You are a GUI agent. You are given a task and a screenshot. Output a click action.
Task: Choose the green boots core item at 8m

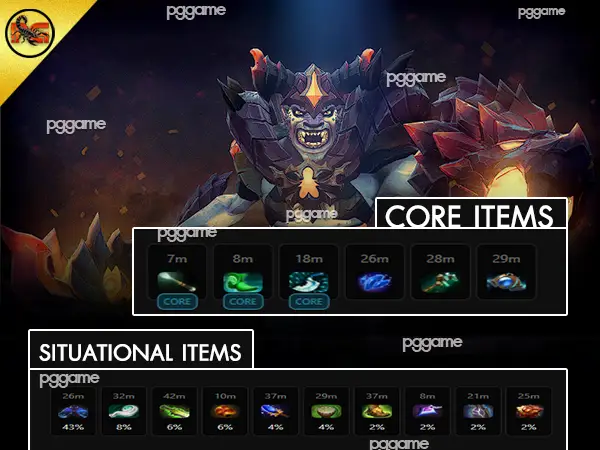tap(242, 280)
